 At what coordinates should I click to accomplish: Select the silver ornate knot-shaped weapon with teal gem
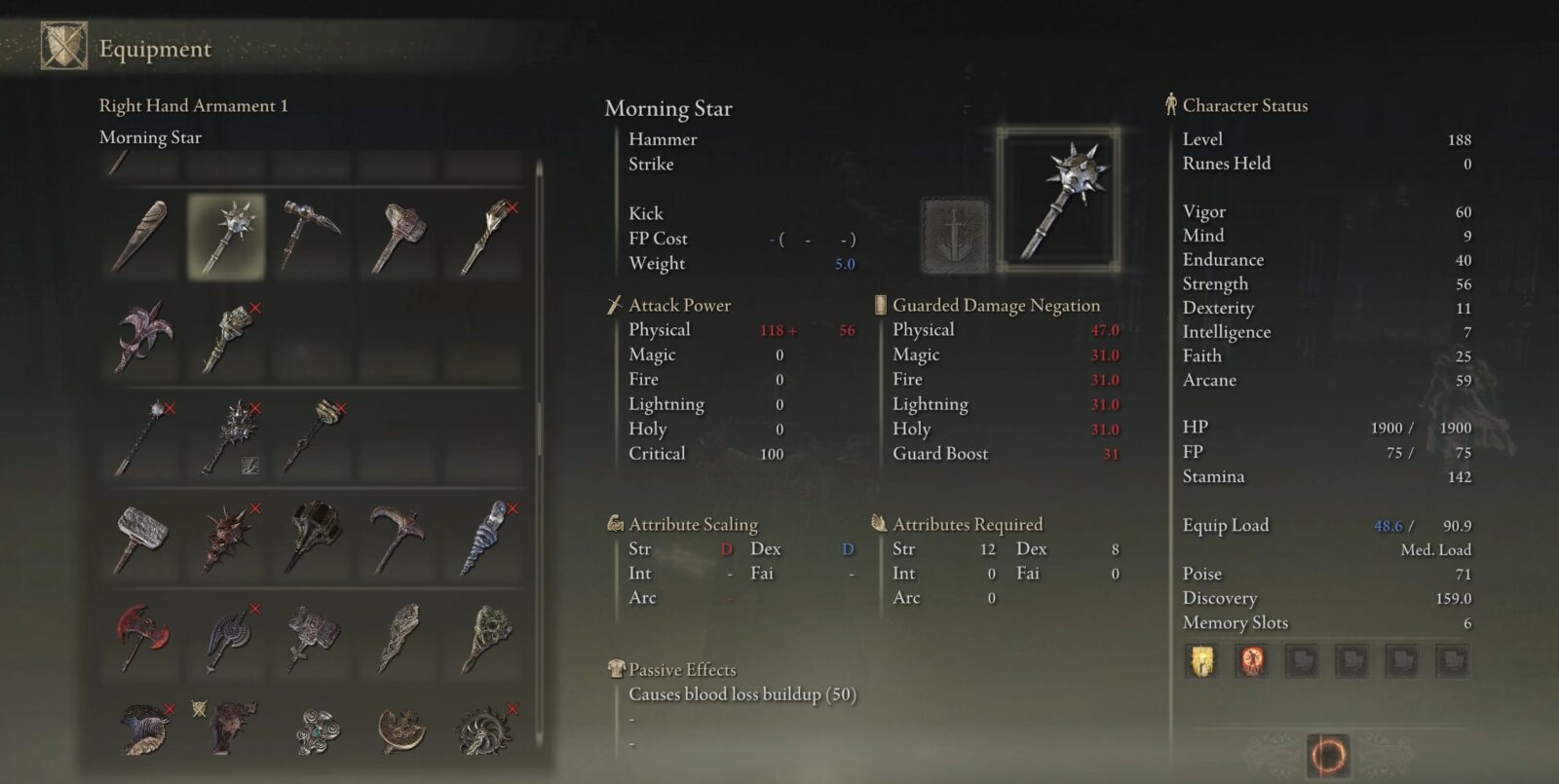[x=314, y=729]
